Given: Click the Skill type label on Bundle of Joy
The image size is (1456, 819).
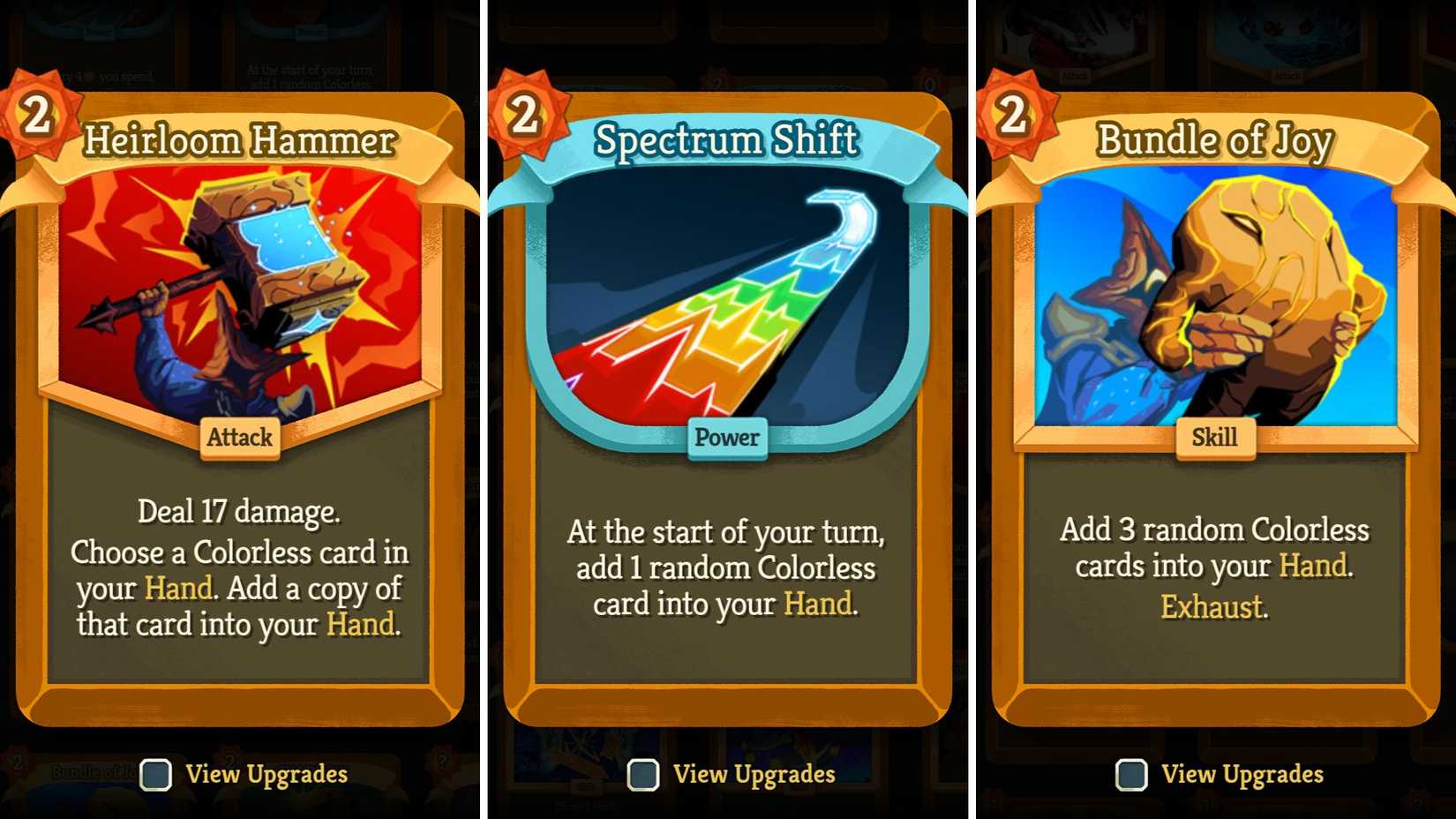Looking at the screenshot, I should 1216,438.
